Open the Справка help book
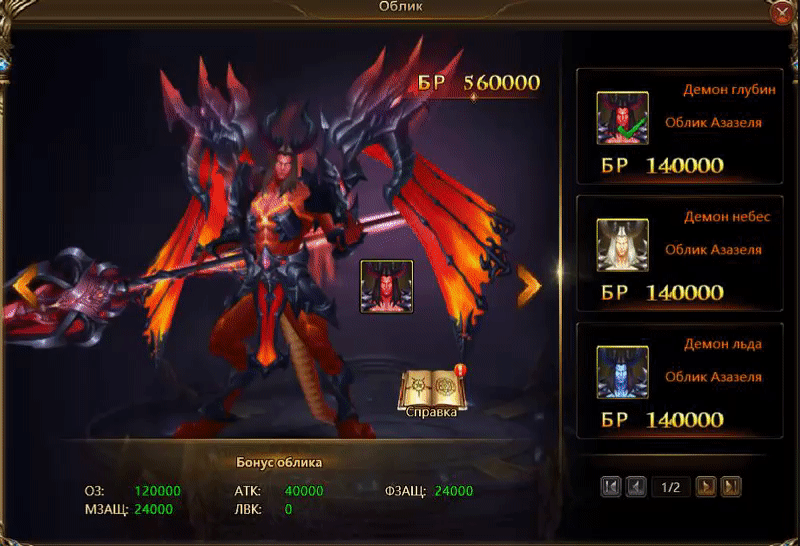 click(x=432, y=394)
